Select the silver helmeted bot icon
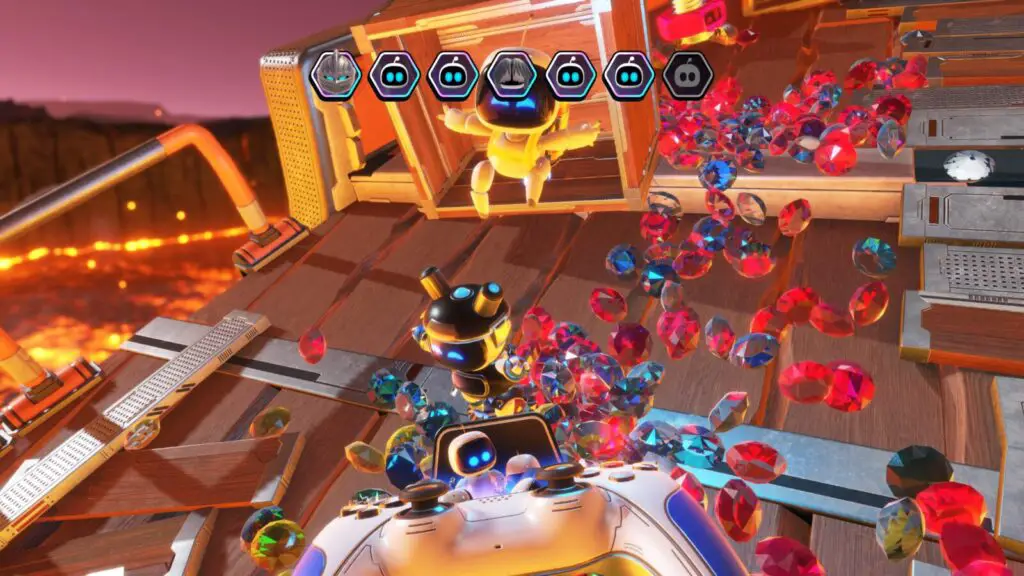This screenshot has width=1024, height=576. point(335,75)
